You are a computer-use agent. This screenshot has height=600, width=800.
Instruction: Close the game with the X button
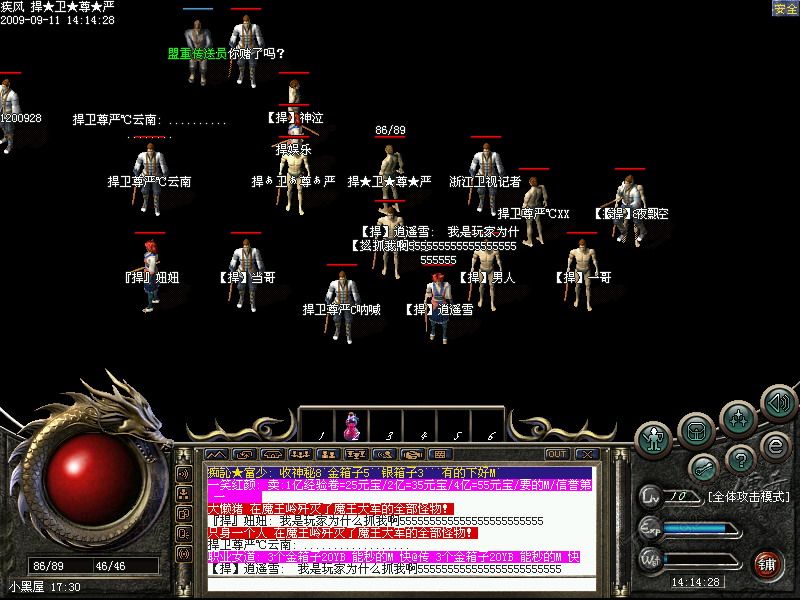click(x=588, y=454)
